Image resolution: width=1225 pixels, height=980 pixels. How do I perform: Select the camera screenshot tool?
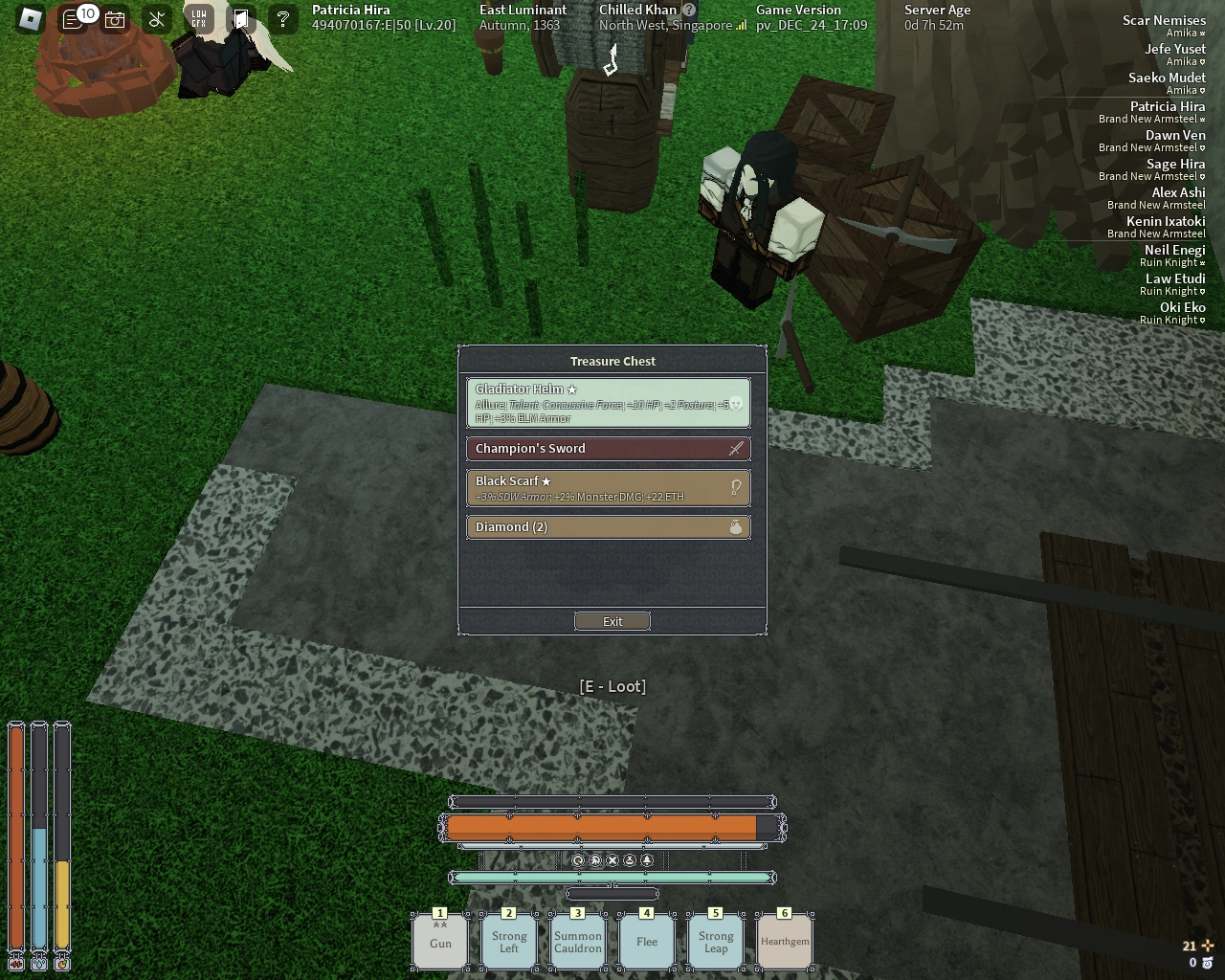115,18
